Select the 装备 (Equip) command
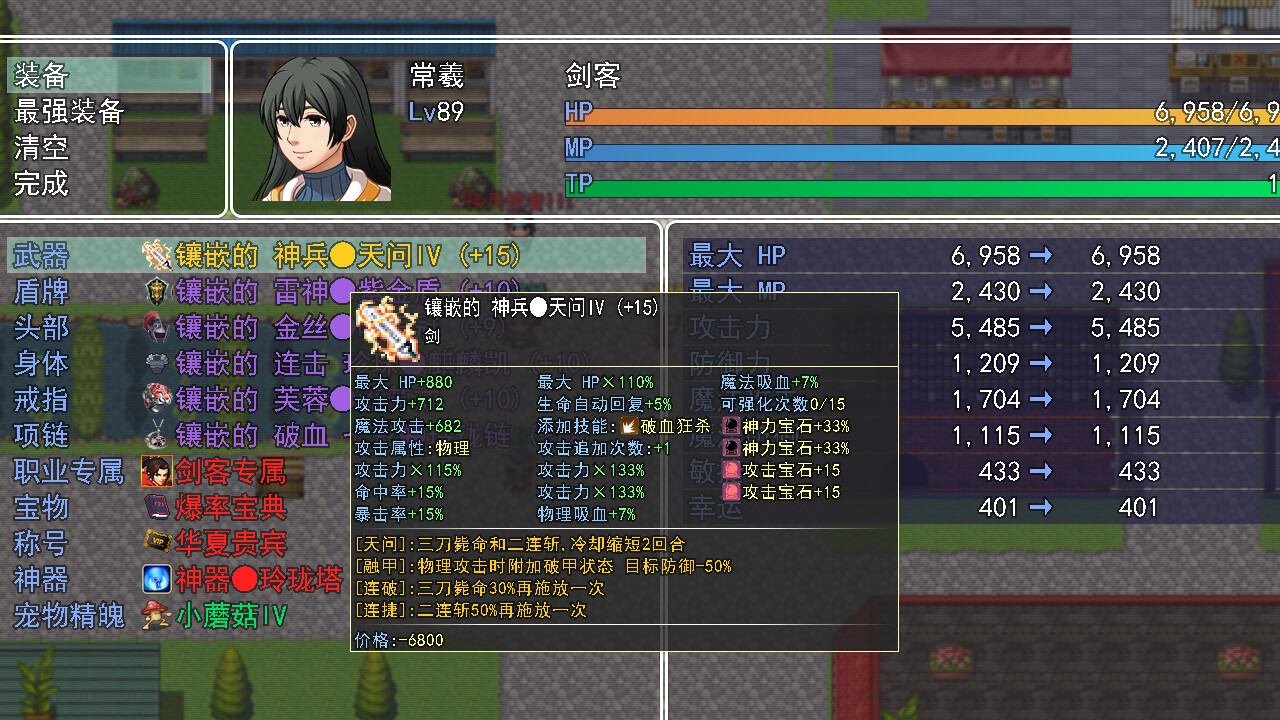The height and width of the screenshot is (720, 1280). (x=108, y=75)
